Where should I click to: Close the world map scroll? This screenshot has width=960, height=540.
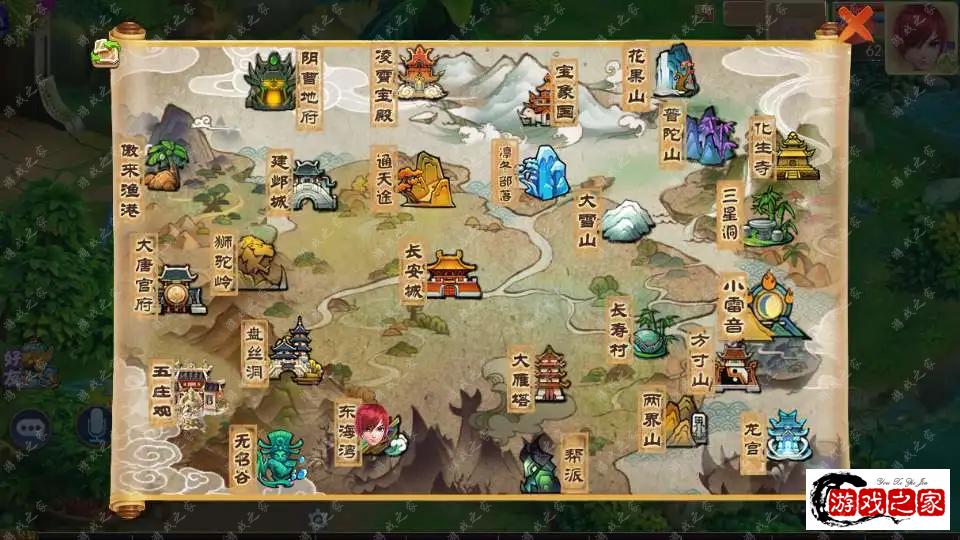pos(855,22)
